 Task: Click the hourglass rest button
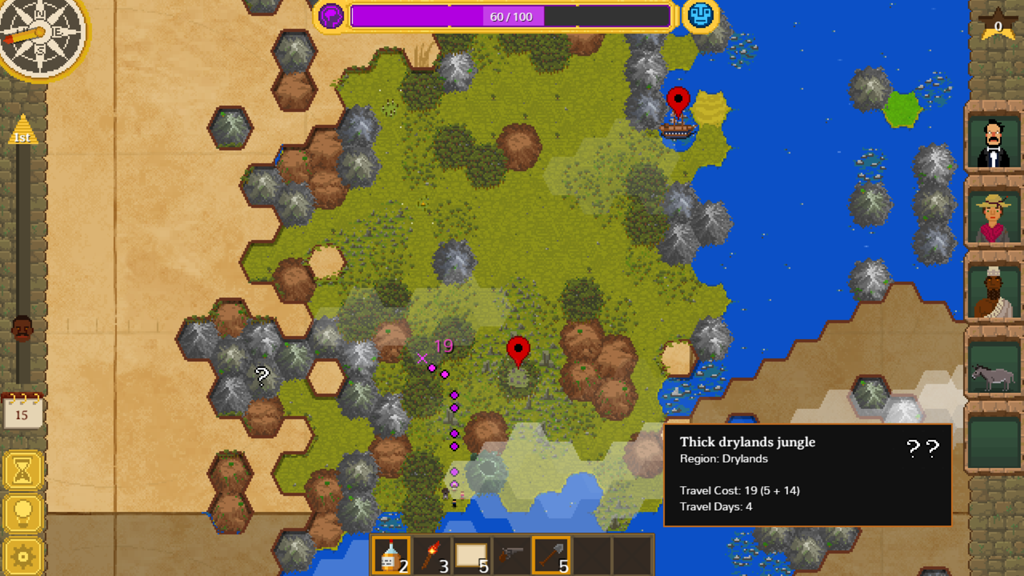22,470
